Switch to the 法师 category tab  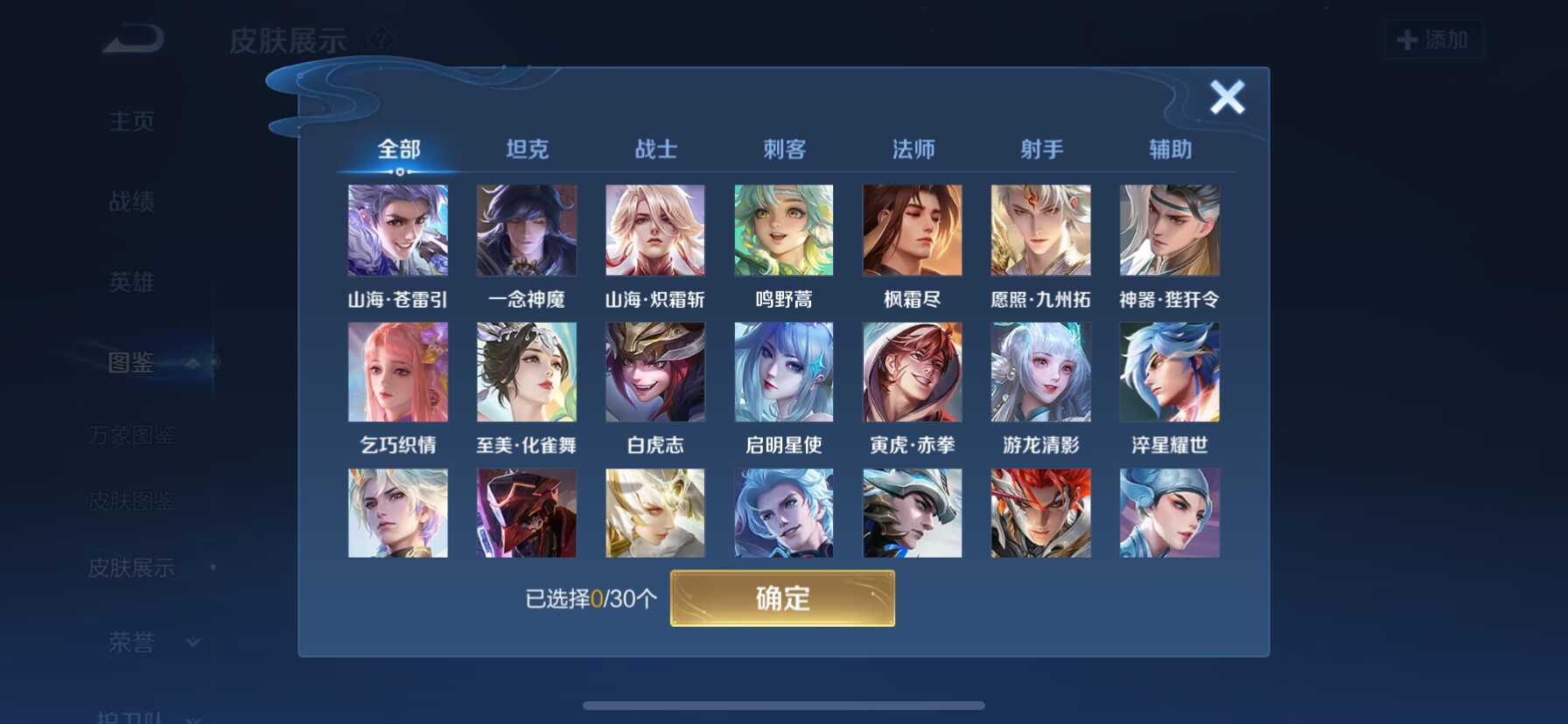pos(912,150)
